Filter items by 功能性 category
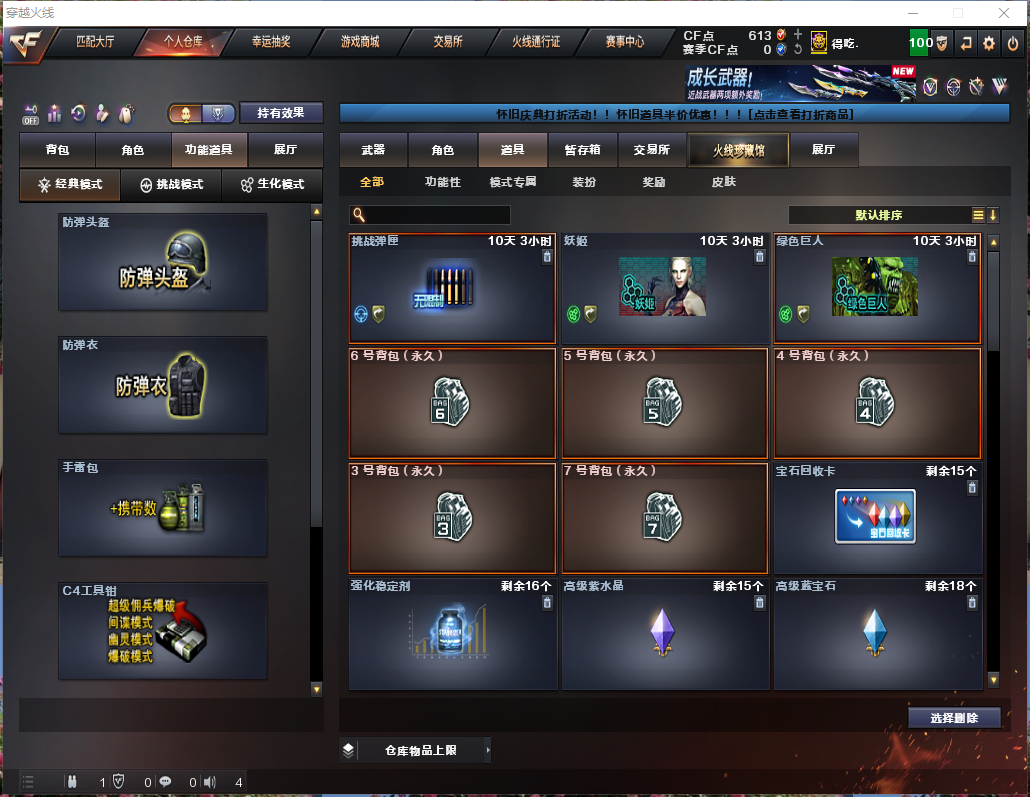1030x797 pixels. 442,182
